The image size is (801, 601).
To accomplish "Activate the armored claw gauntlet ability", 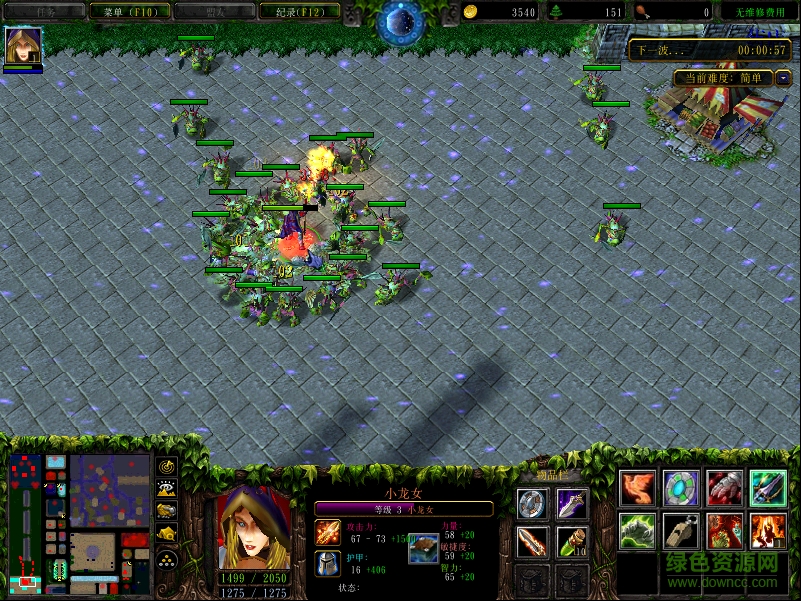I will [725, 489].
